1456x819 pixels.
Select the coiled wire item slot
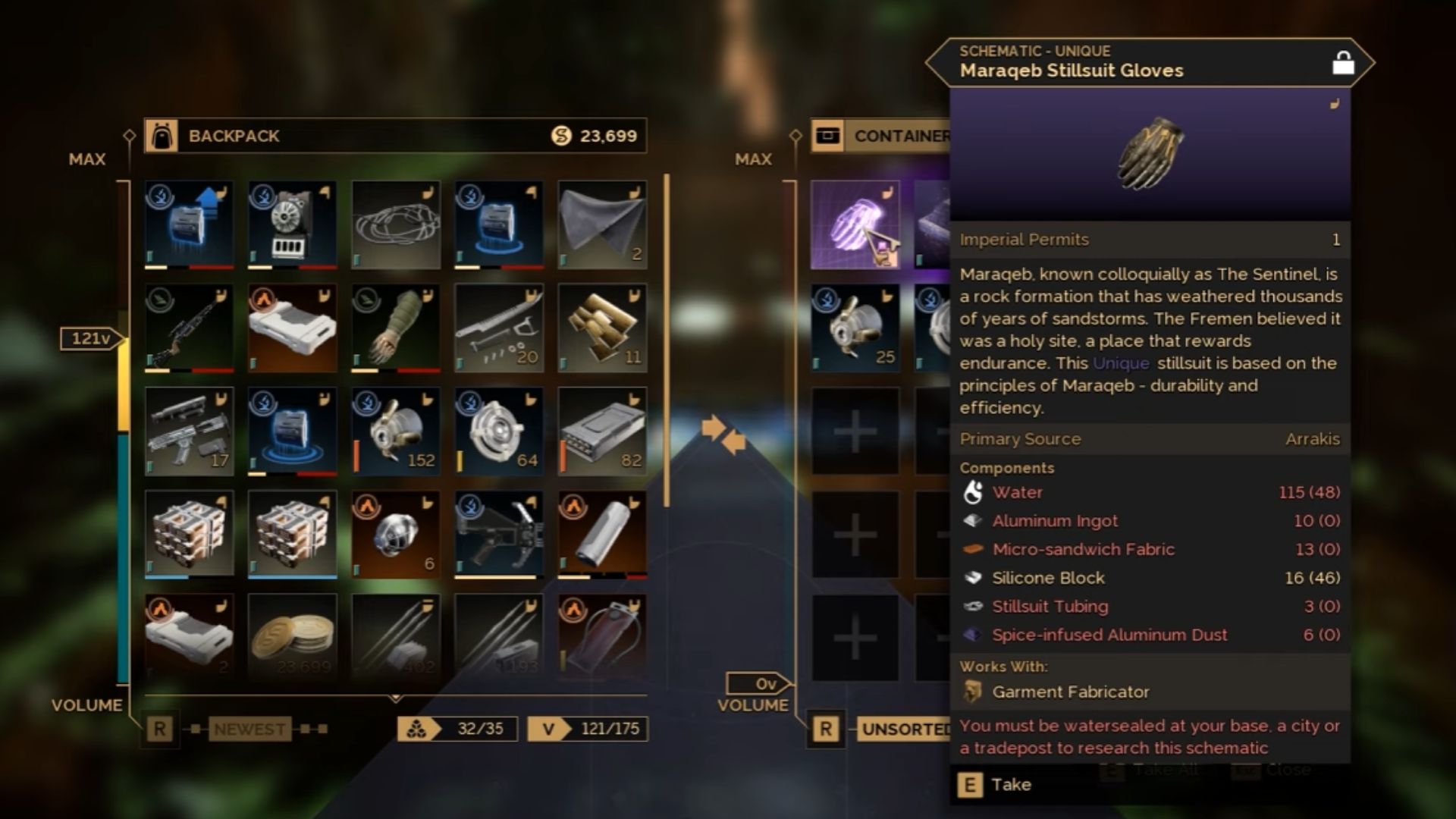pyautogui.click(x=396, y=224)
